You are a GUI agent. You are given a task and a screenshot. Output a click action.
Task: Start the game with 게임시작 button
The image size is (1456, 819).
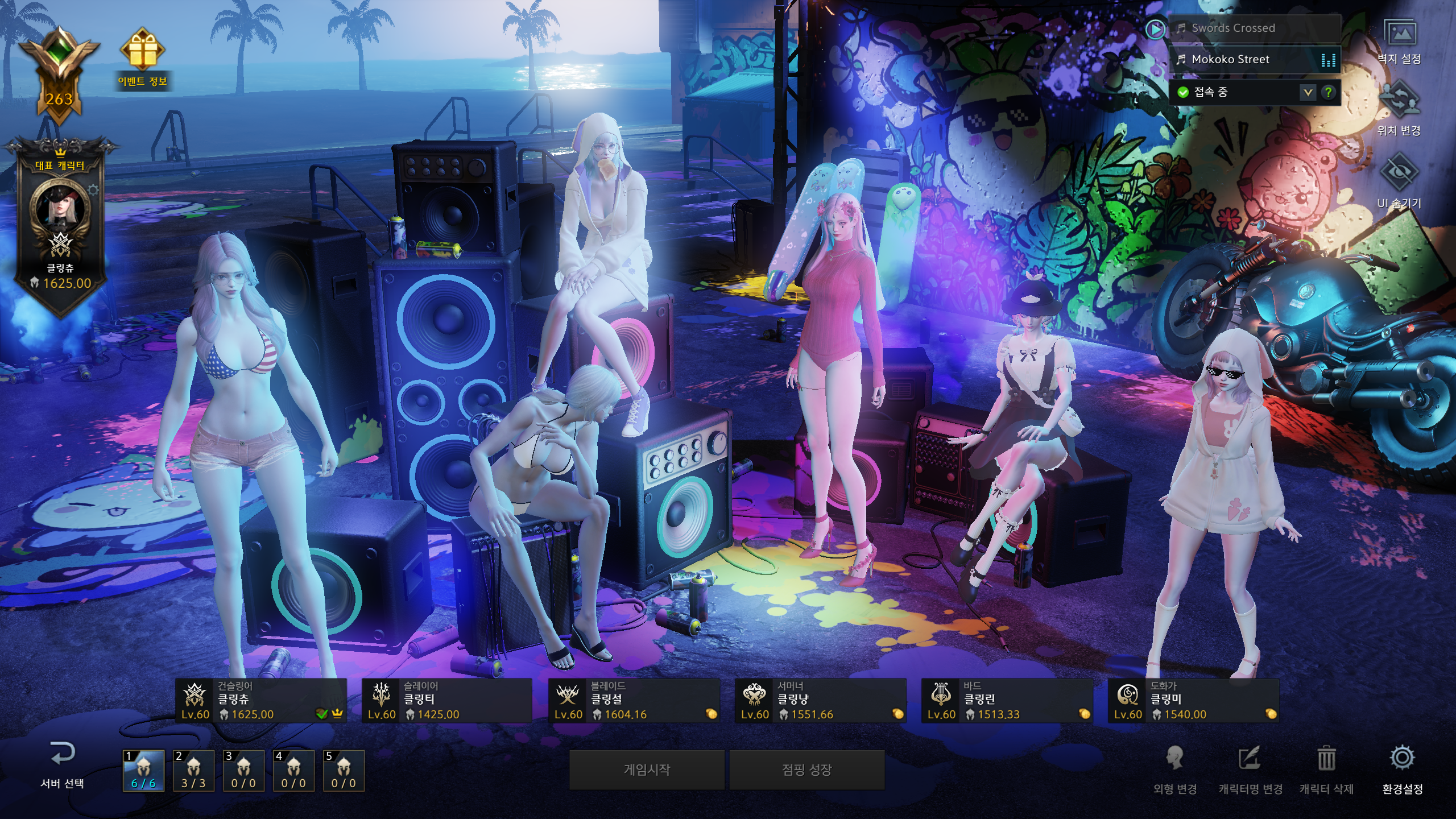pos(647,770)
